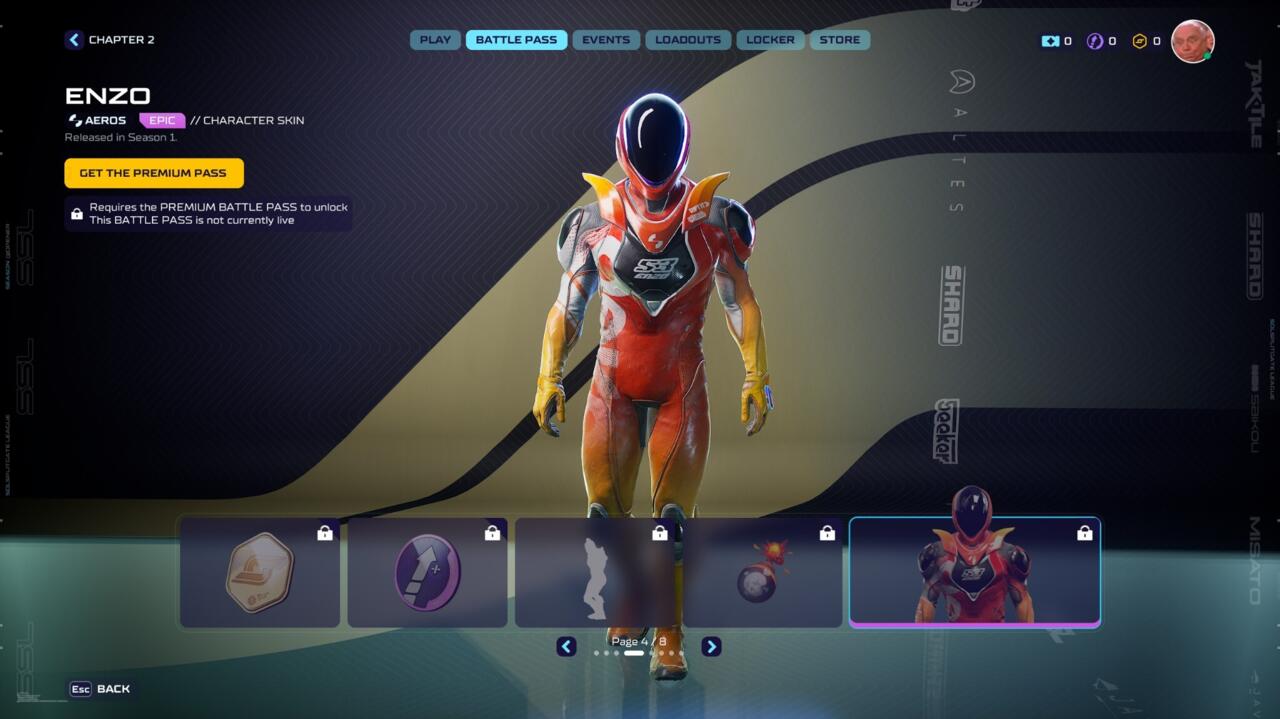Open the Store tab
Image resolution: width=1280 pixels, height=719 pixels.
tap(839, 40)
